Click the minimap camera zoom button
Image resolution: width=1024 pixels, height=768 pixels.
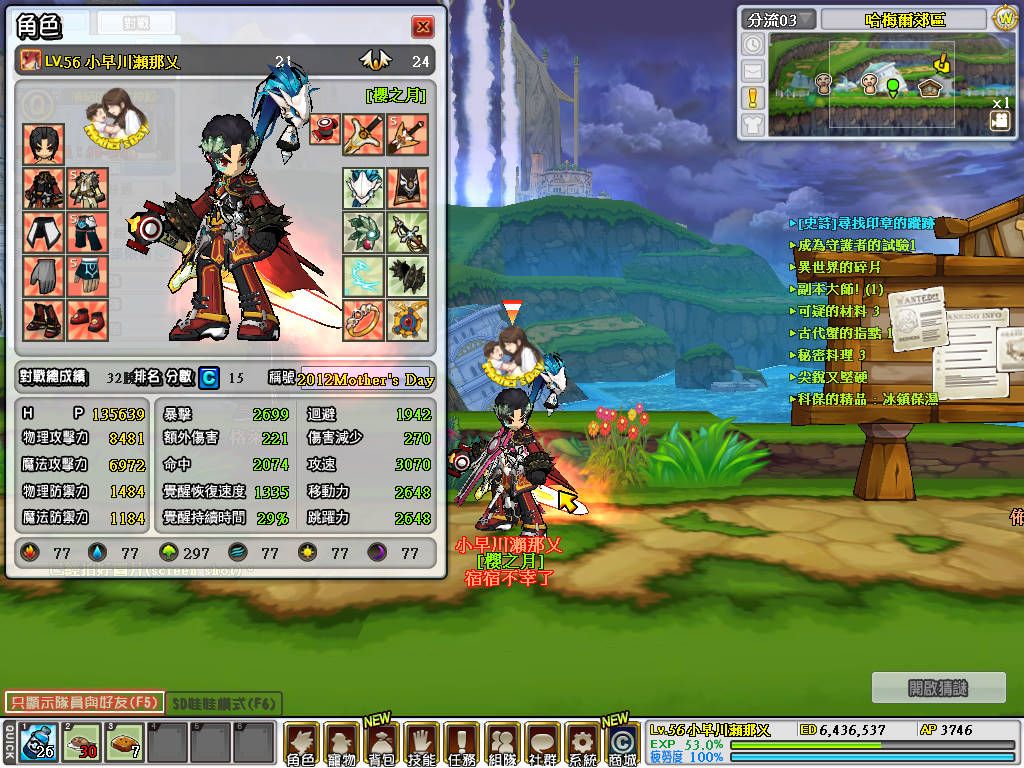(999, 121)
